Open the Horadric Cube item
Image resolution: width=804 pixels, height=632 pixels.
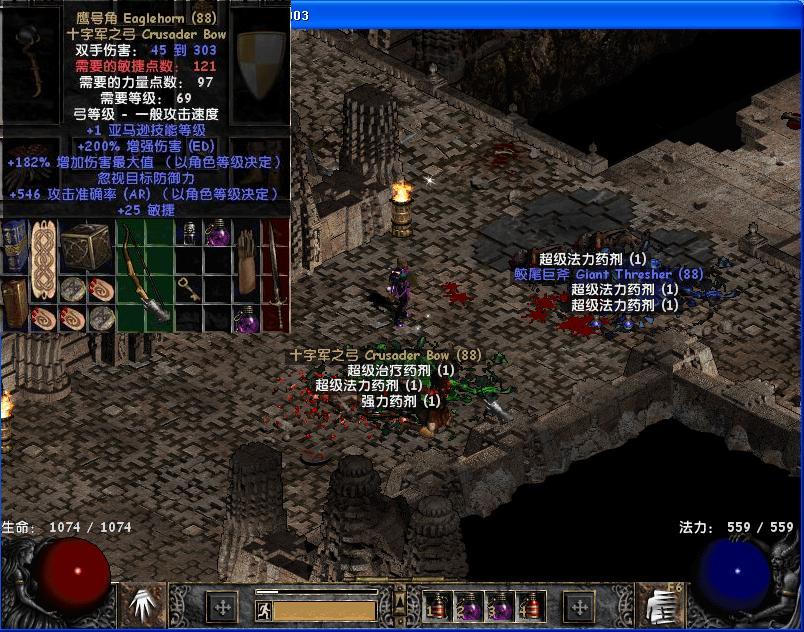coord(86,246)
